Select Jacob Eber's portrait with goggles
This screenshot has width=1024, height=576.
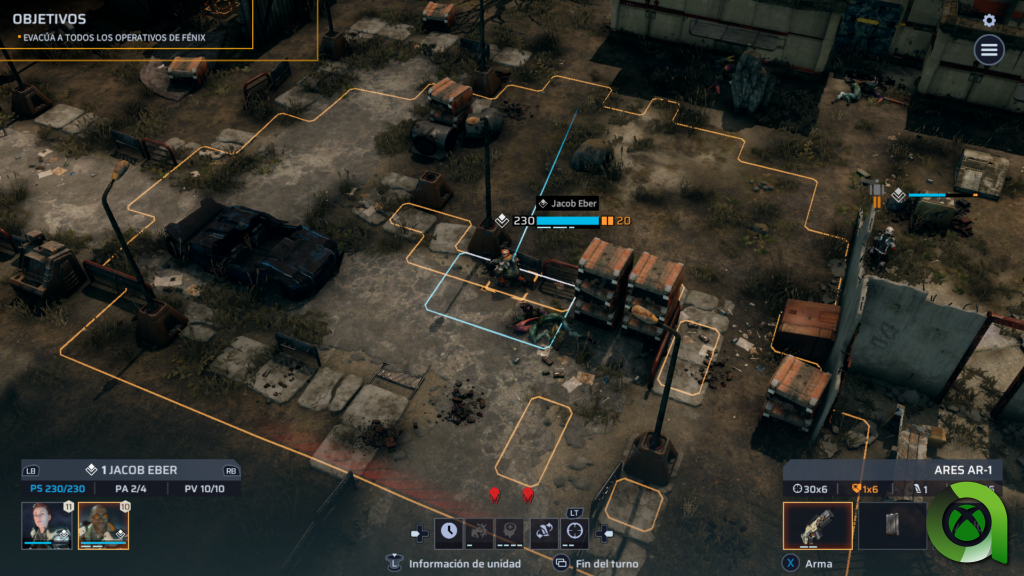pyautogui.click(x=104, y=525)
